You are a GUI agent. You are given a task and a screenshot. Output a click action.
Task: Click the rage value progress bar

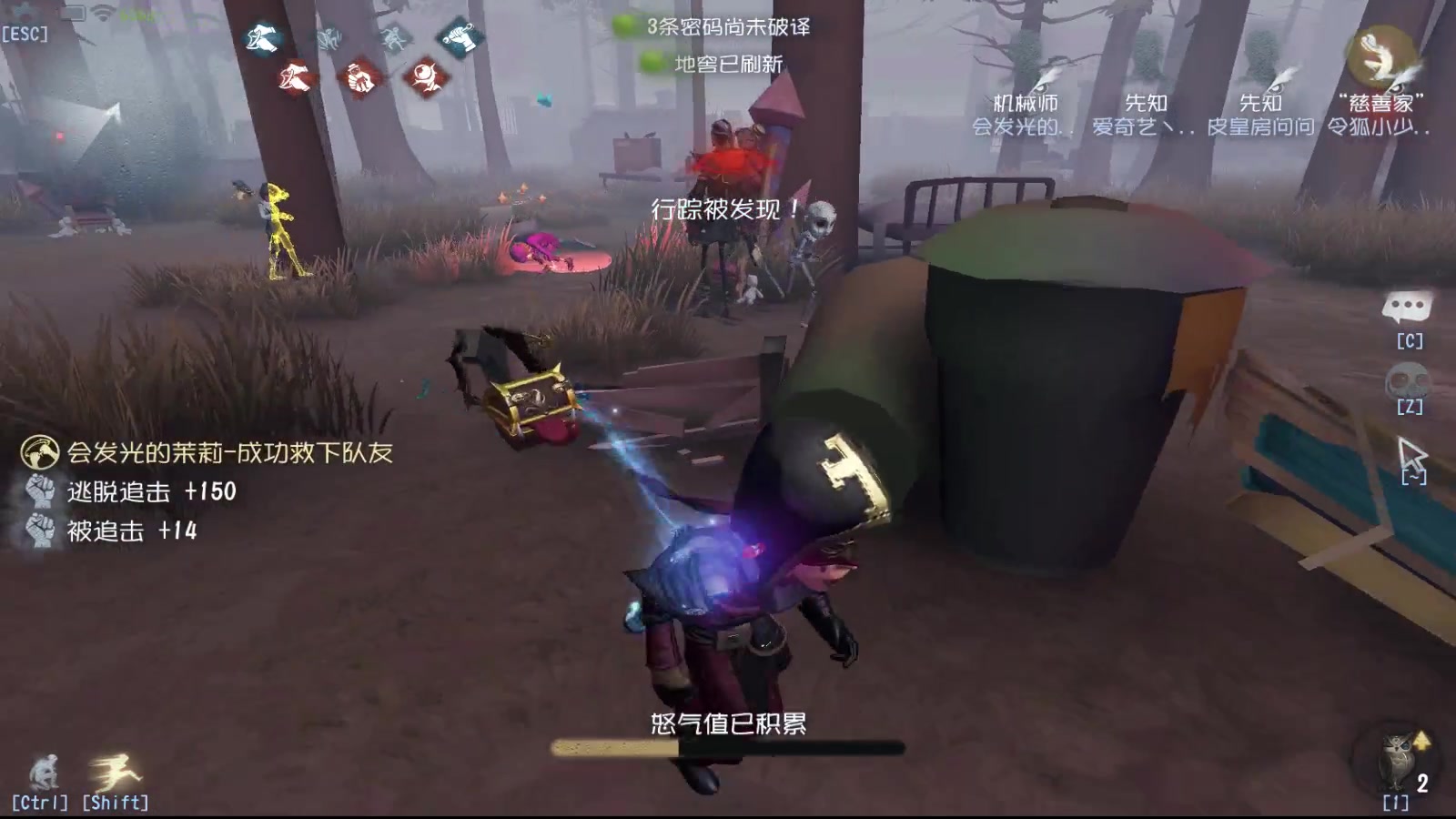point(728,748)
